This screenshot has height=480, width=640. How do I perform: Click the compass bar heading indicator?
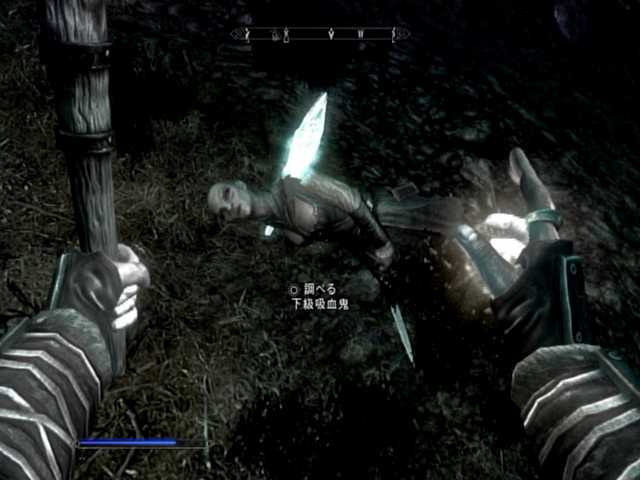[320, 35]
